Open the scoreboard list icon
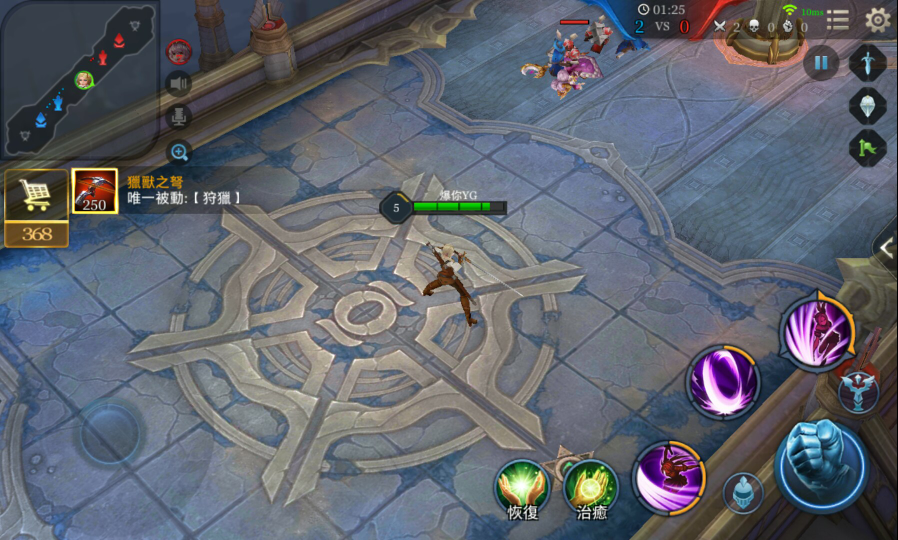The height and width of the screenshot is (540, 898). (x=838, y=19)
